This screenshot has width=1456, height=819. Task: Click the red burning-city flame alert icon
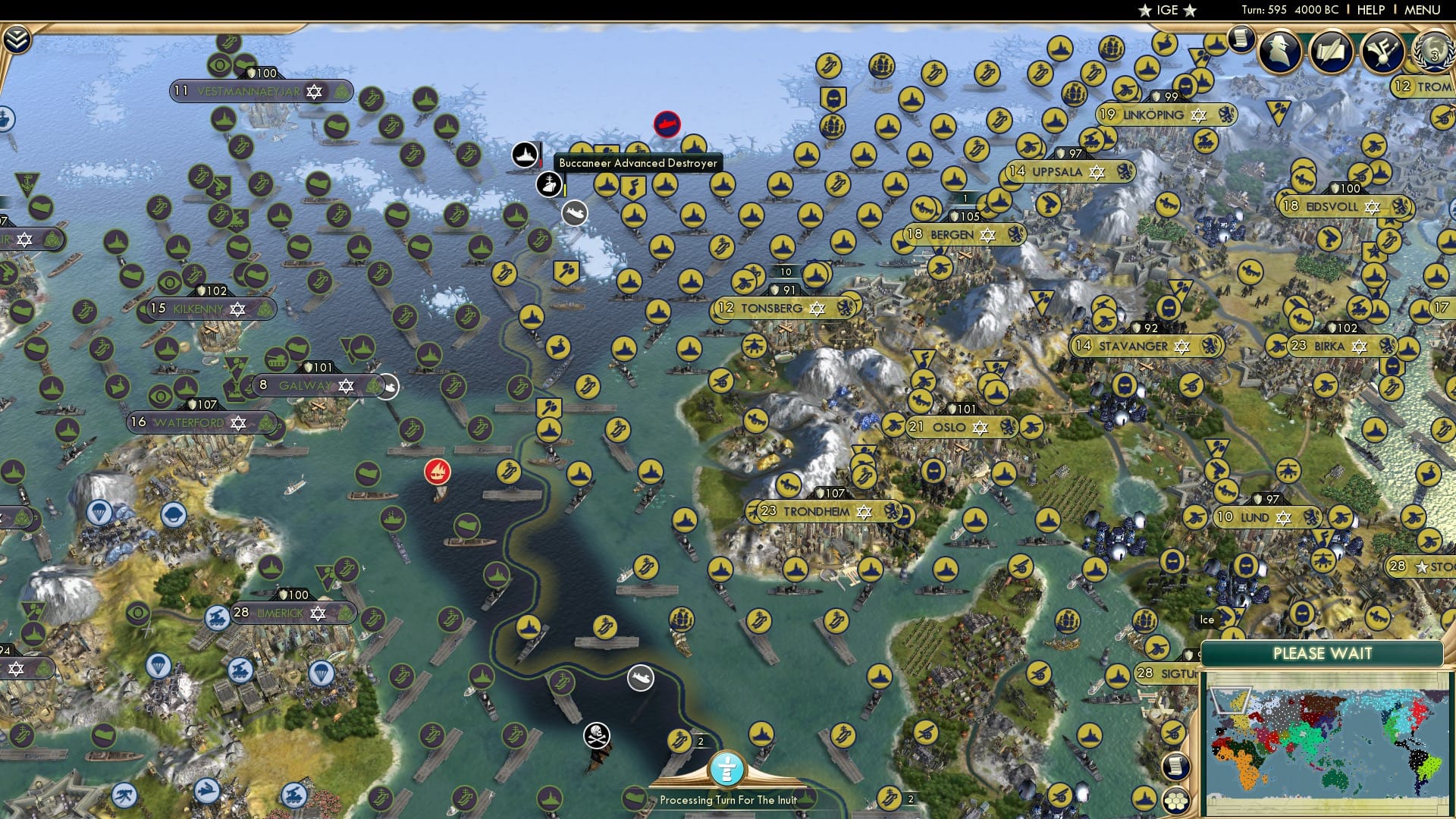tap(436, 471)
